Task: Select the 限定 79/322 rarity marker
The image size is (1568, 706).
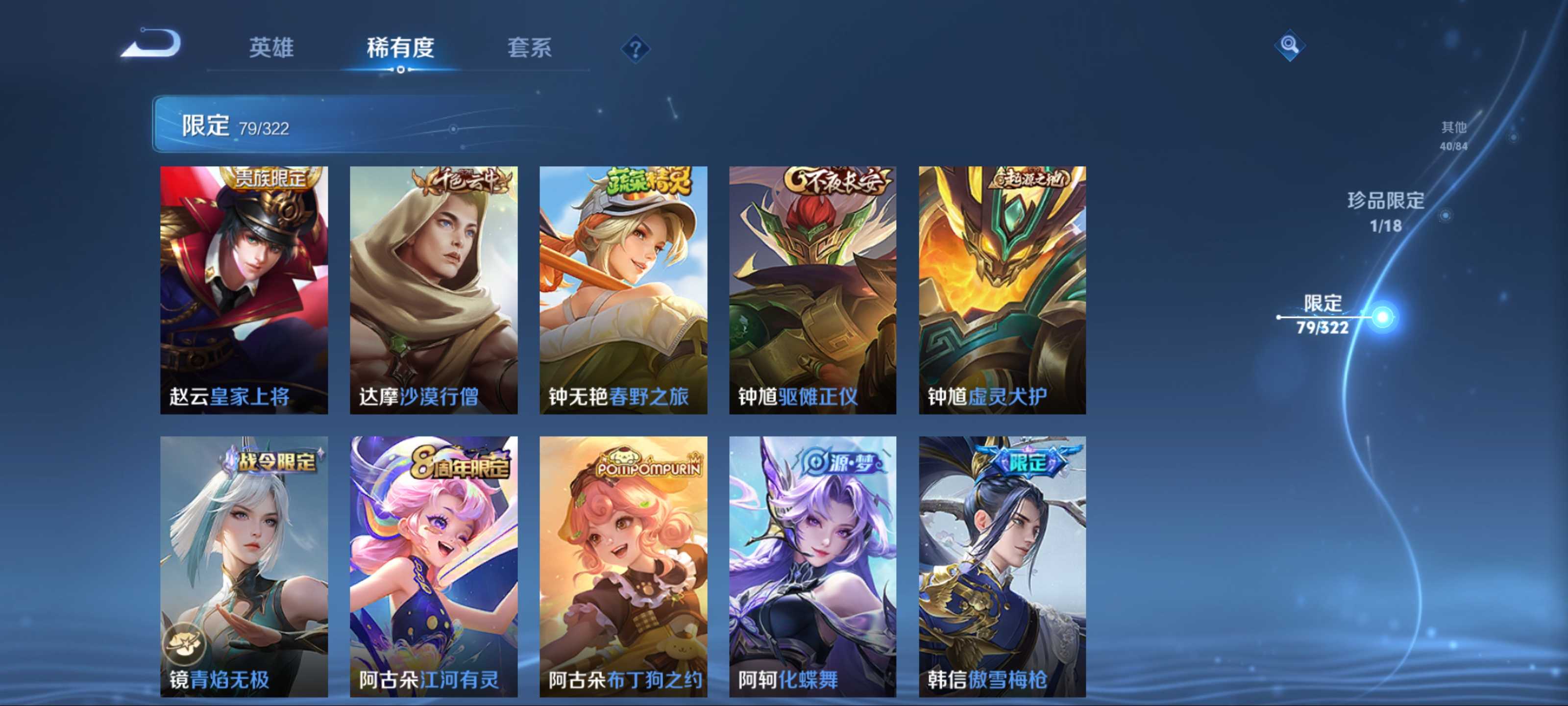Action: coord(1323,315)
